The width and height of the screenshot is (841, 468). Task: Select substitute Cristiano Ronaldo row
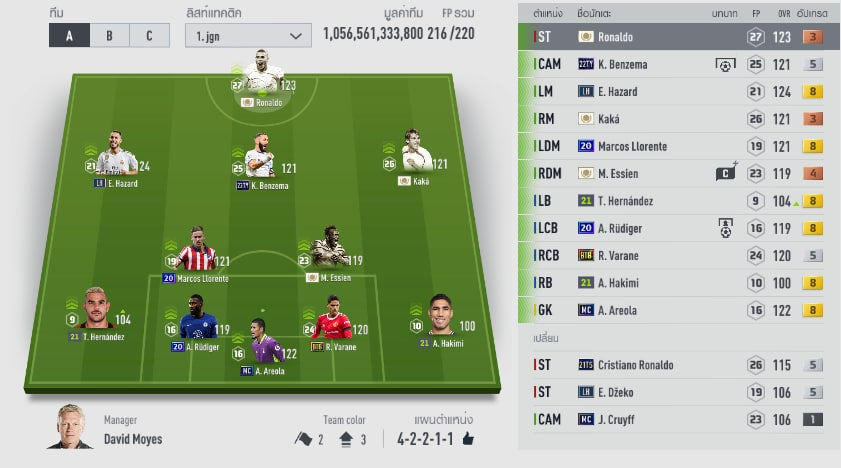point(678,365)
